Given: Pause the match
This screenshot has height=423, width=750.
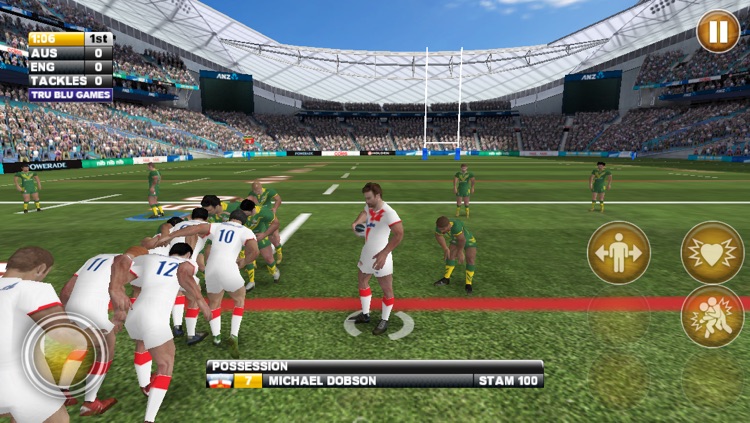Looking at the screenshot, I should (718, 31).
